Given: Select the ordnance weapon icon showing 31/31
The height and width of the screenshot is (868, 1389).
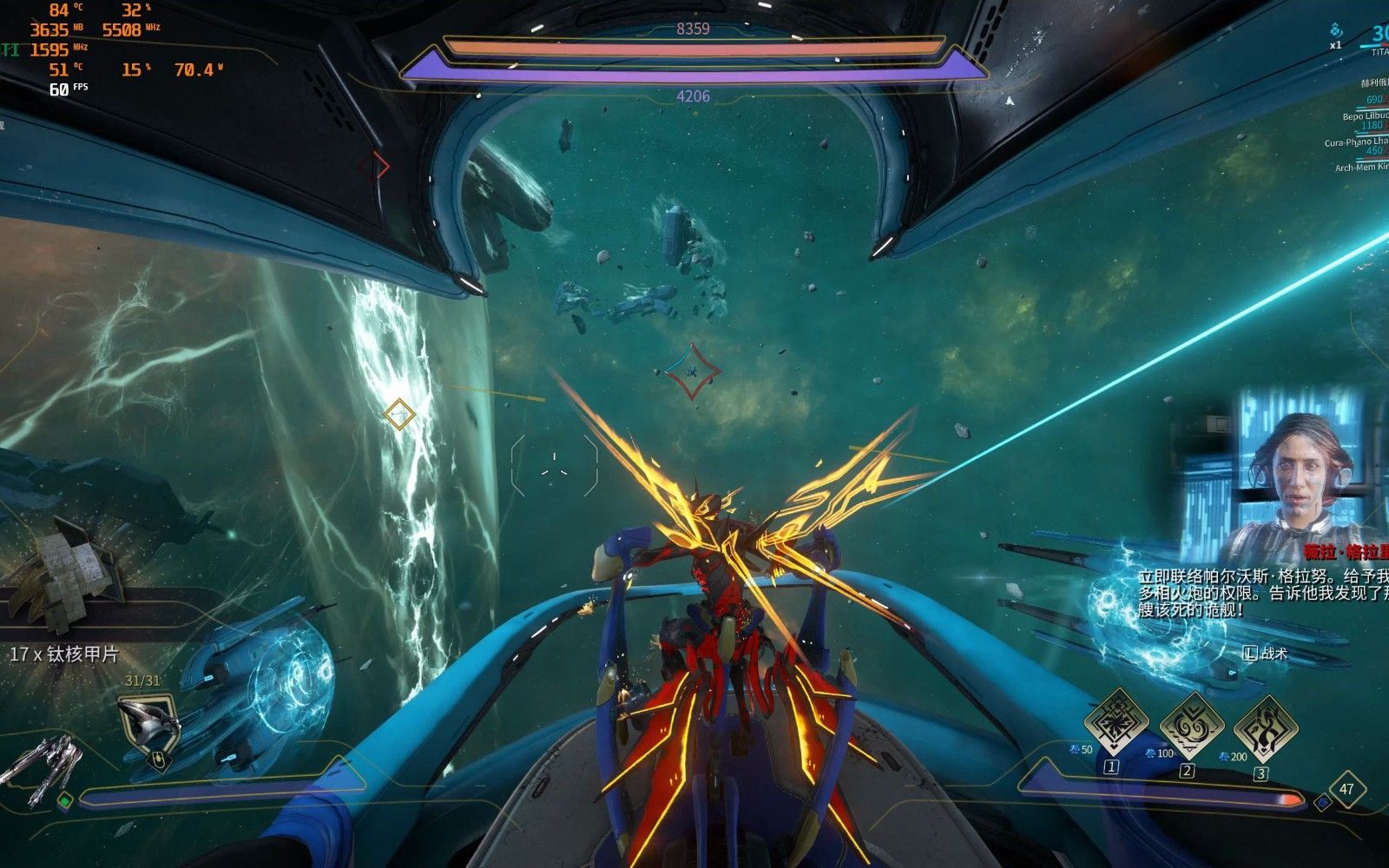Looking at the screenshot, I should [149, 723].
